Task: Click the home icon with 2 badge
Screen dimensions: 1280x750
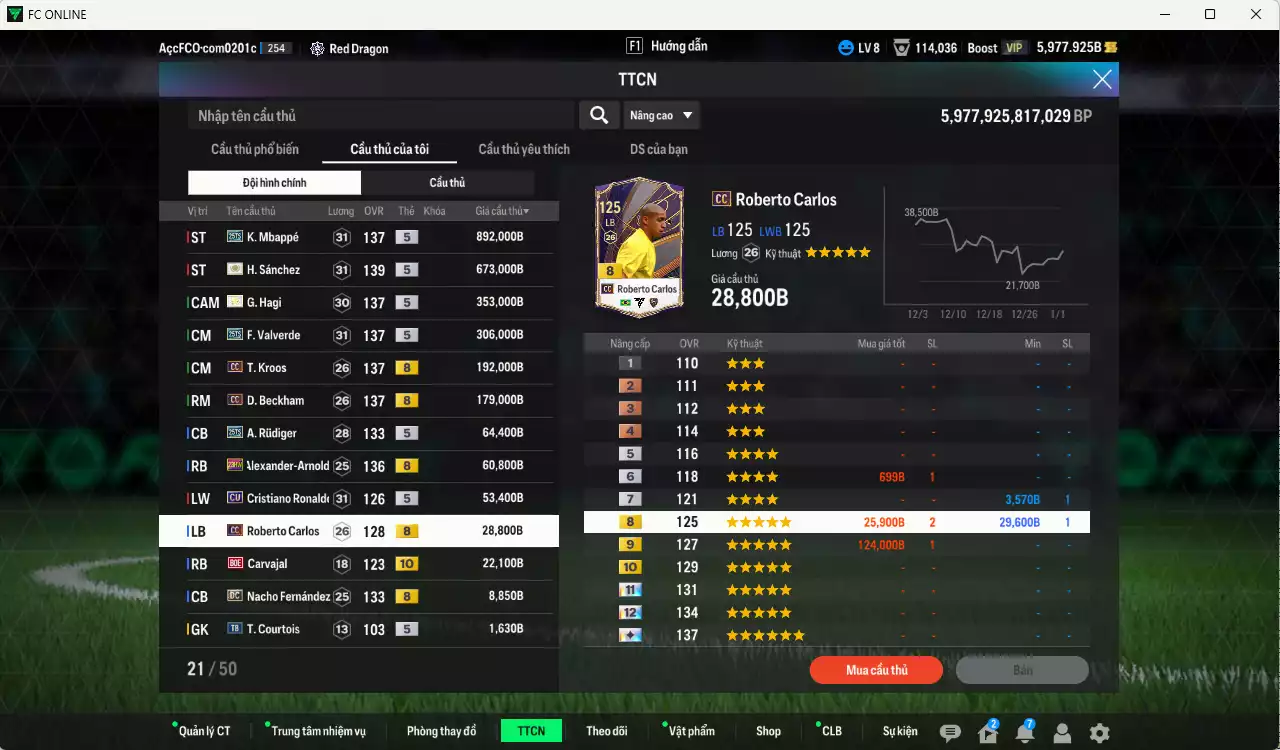Action: [x=986, y=731]
